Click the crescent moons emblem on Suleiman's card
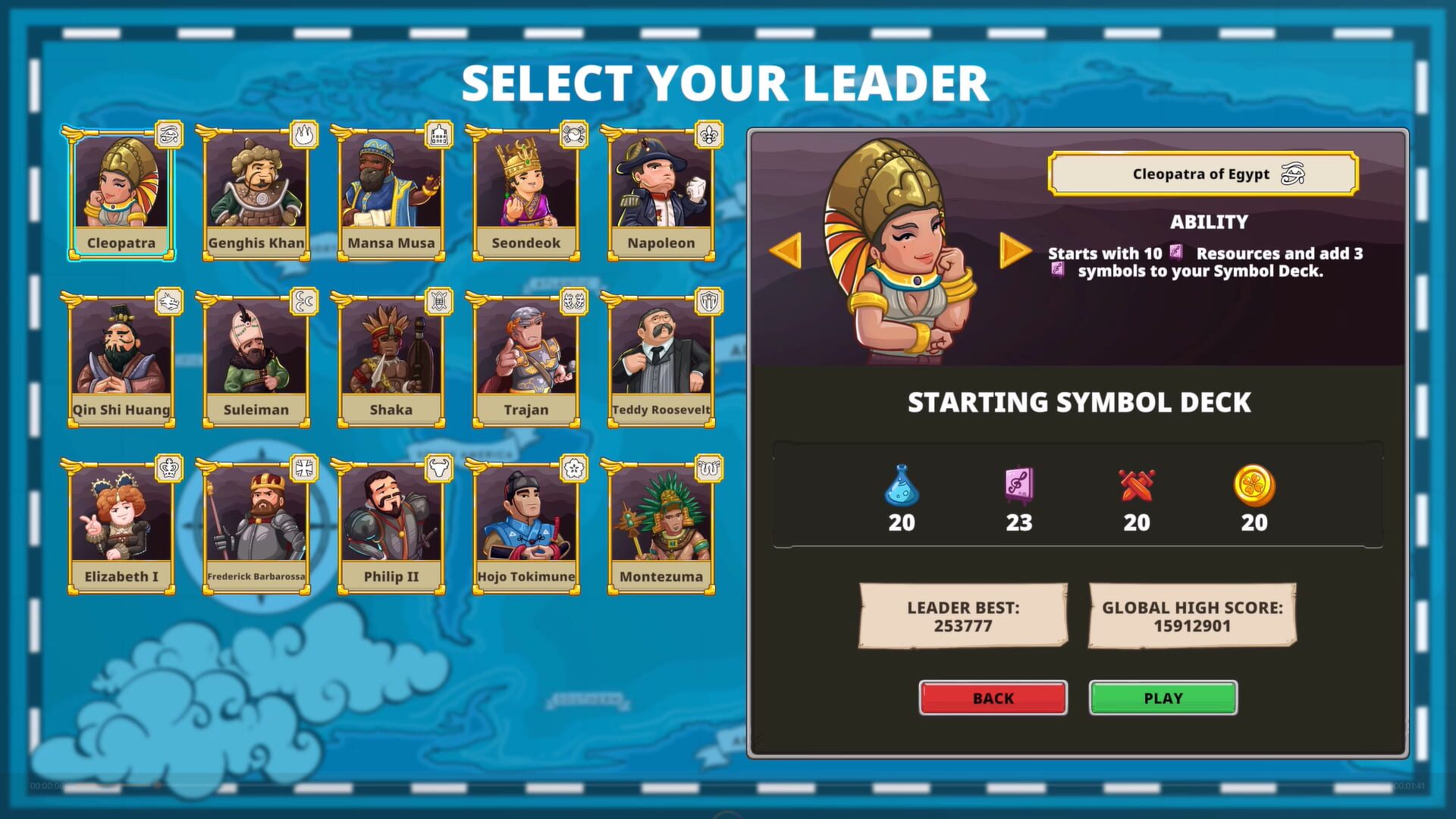1456x819 pixels. pyautogui.click(x=303, y=301)
